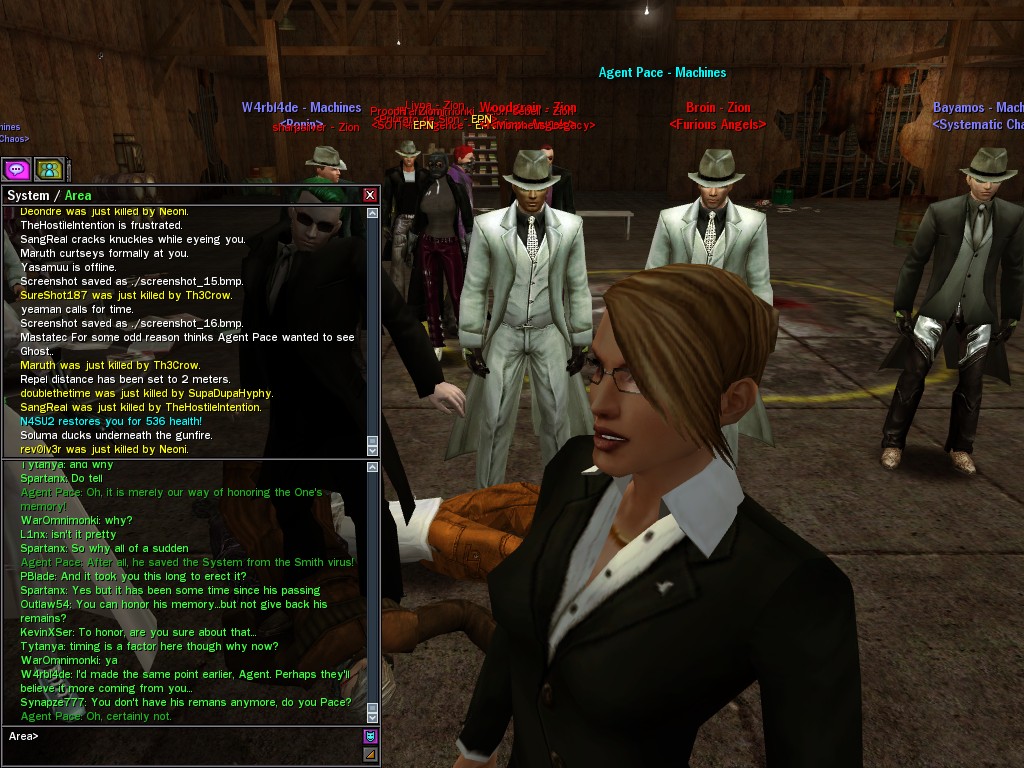The width and height of the screenshot is (1024, 768).
Task: Click the orange triangle chat resize icon
Action: click(x=370, y=754)
